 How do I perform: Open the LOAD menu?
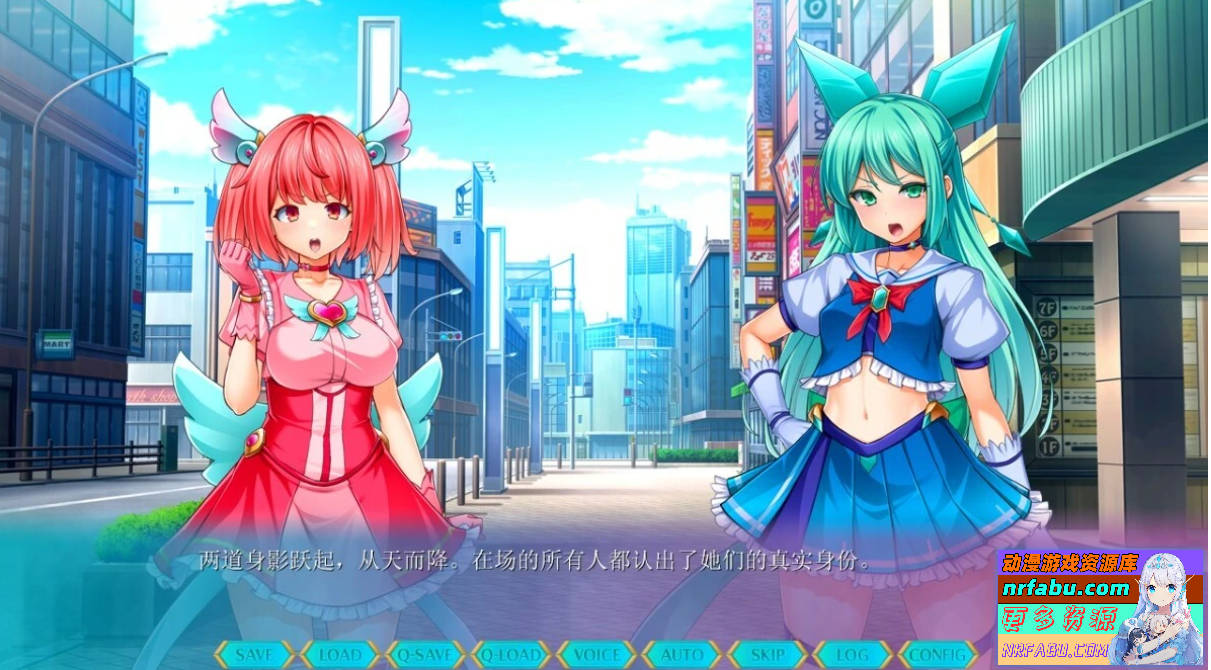pyautogui.click(x=340, y=655)
